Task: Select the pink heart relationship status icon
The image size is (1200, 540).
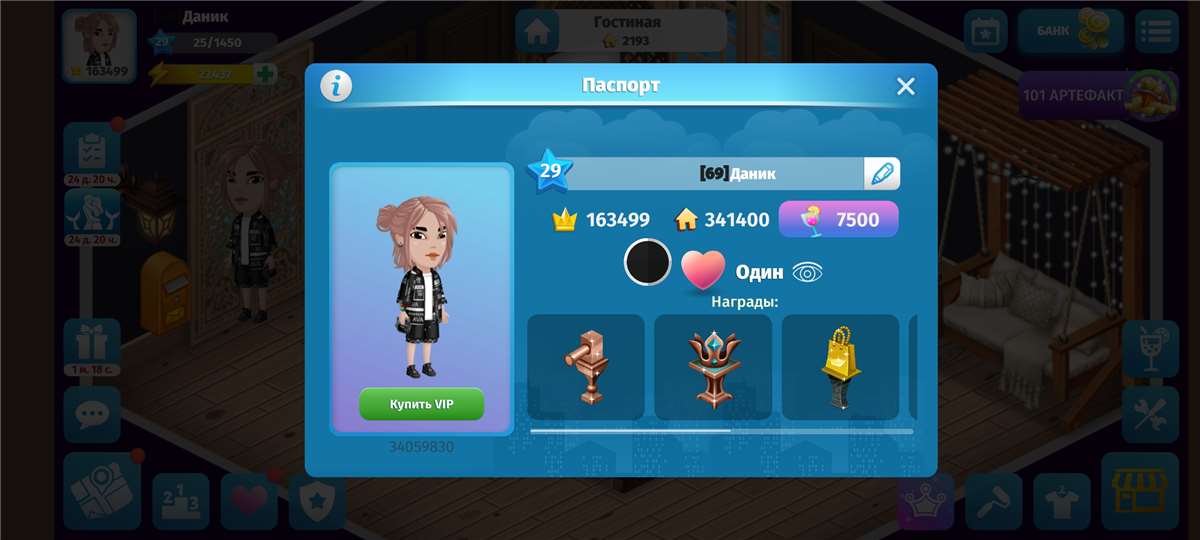Action: click(702, 270)
